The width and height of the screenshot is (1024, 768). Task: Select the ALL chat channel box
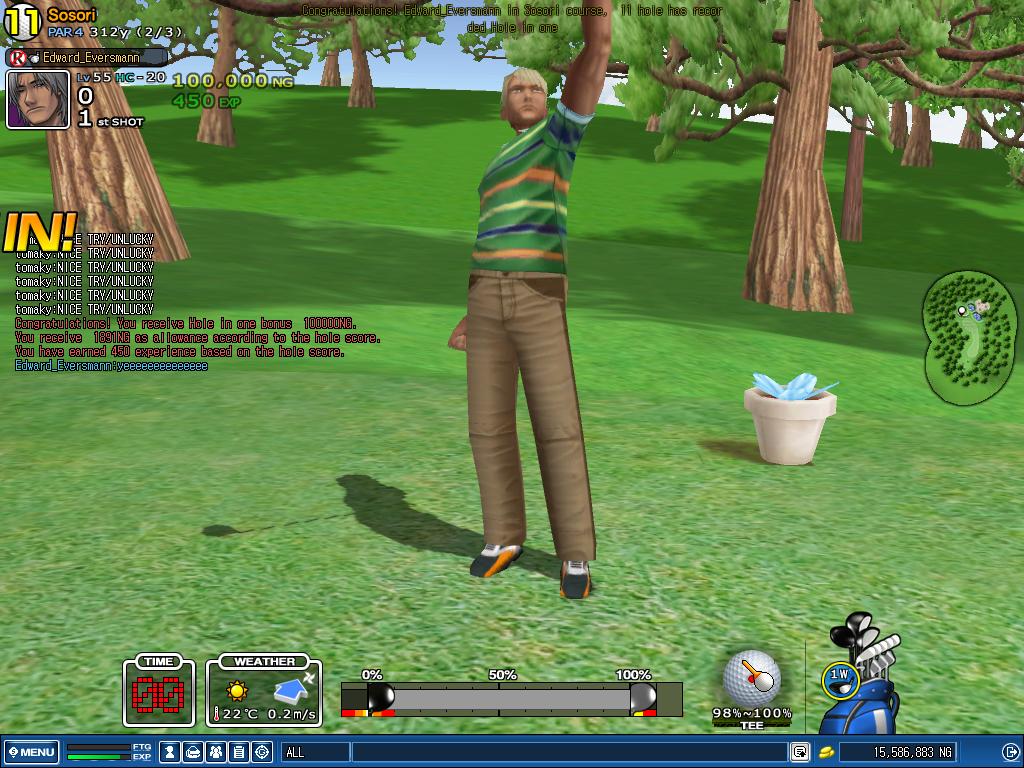click(315, 752)
